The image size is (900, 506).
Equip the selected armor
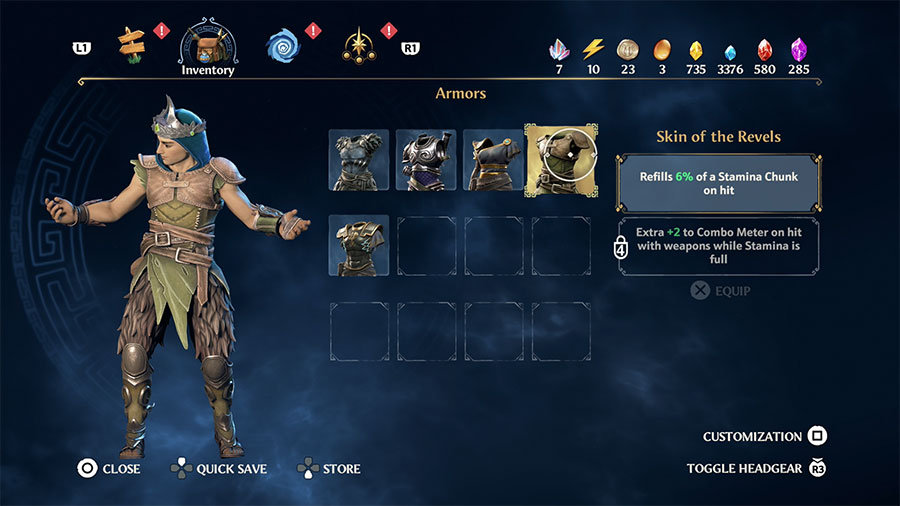click(721, 291)
